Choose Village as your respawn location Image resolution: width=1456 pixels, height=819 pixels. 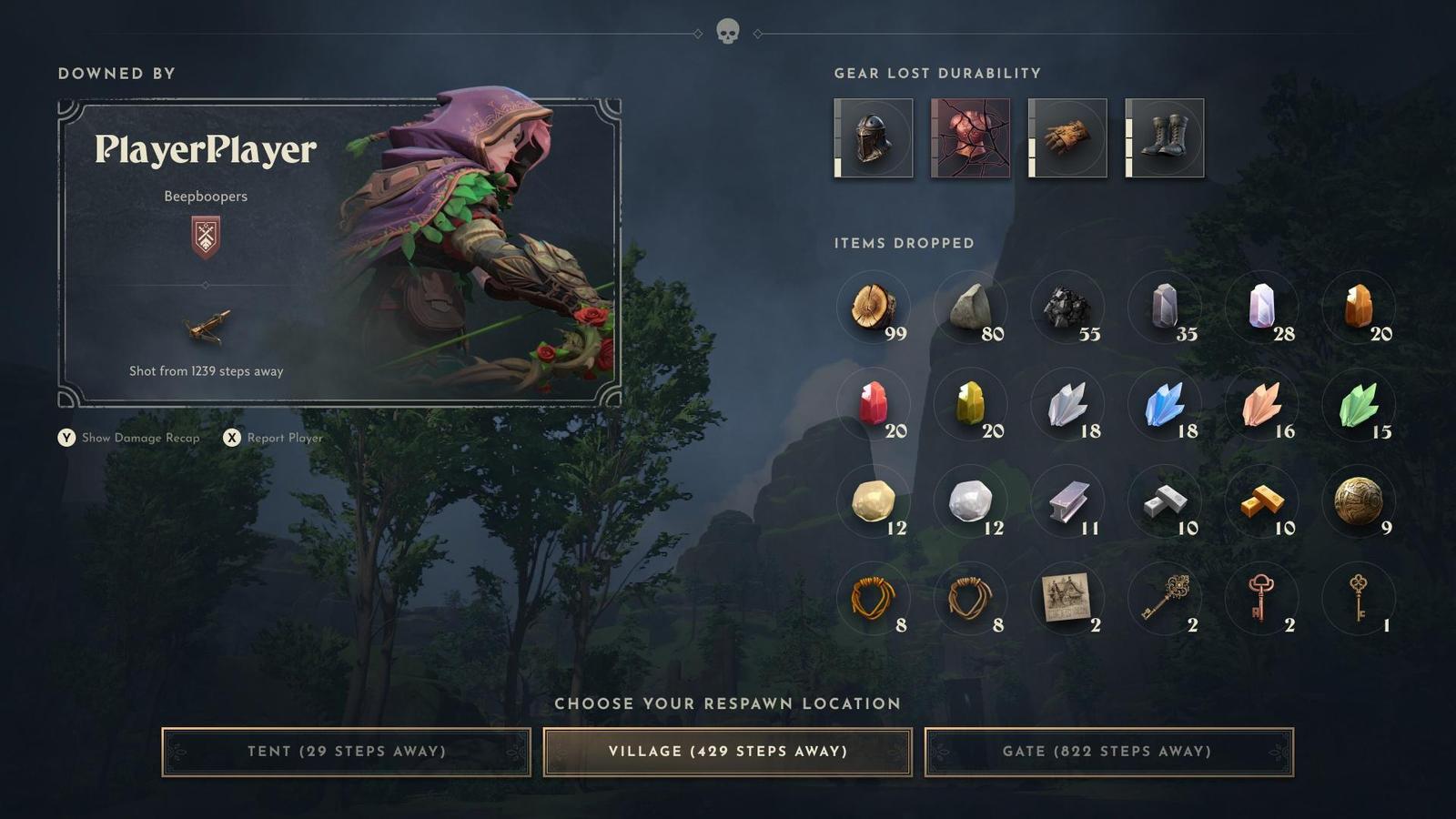(x=727, y=752)
